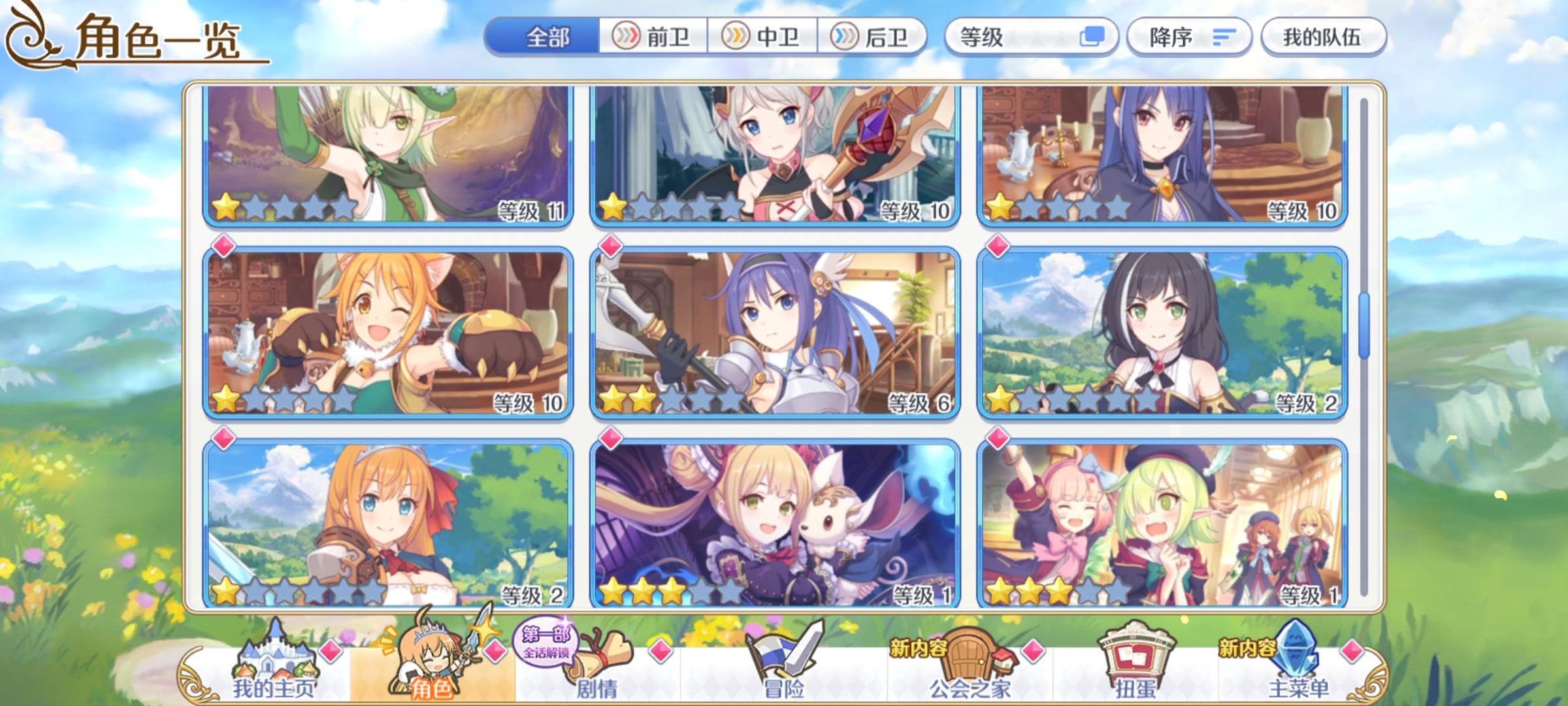Open the 等级 sorting dropdown
The height and width of the screenshot is (706, 1568).
click(x=1006, y=38)
